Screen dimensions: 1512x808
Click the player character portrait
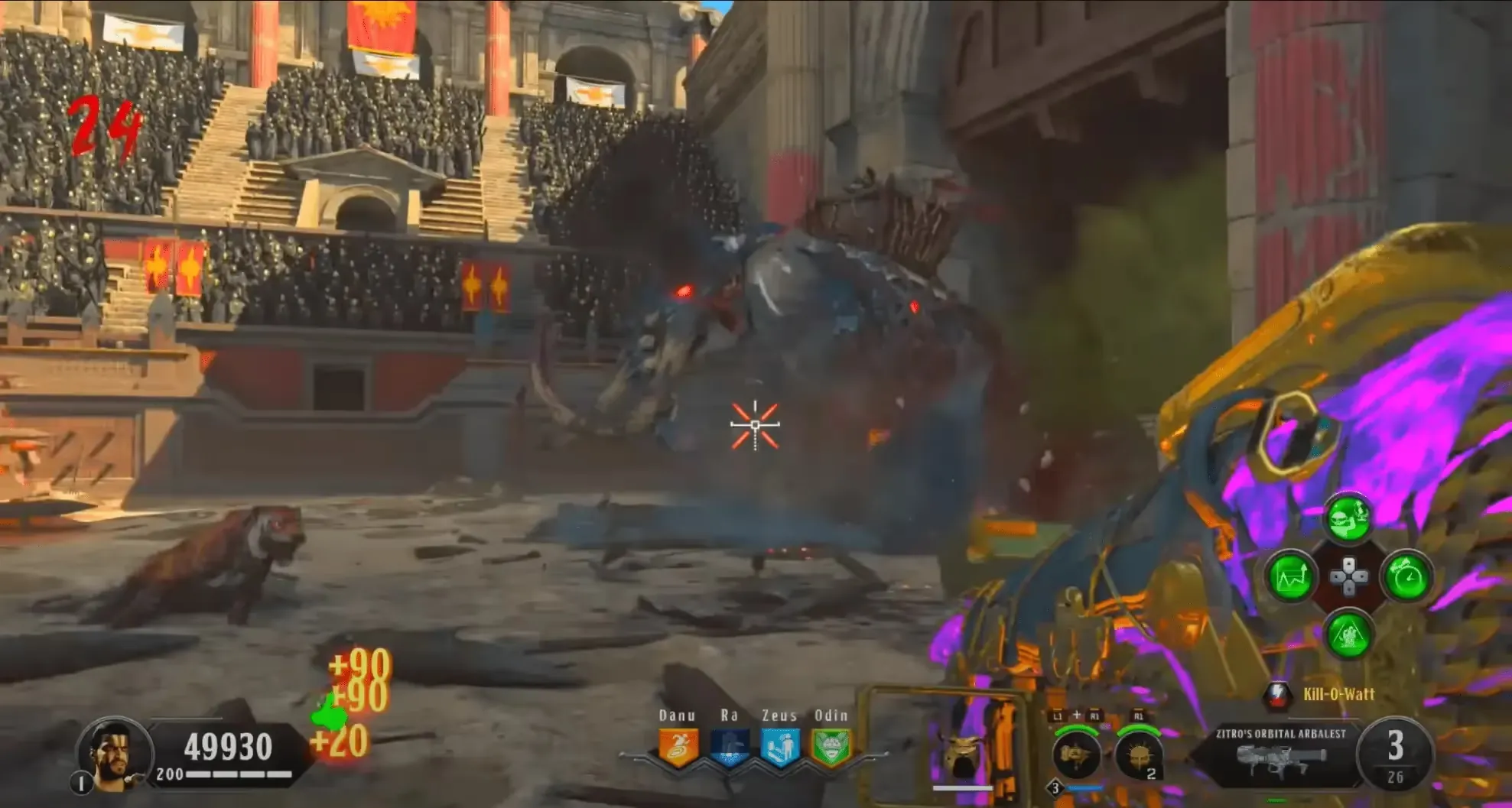coord(115,751)
